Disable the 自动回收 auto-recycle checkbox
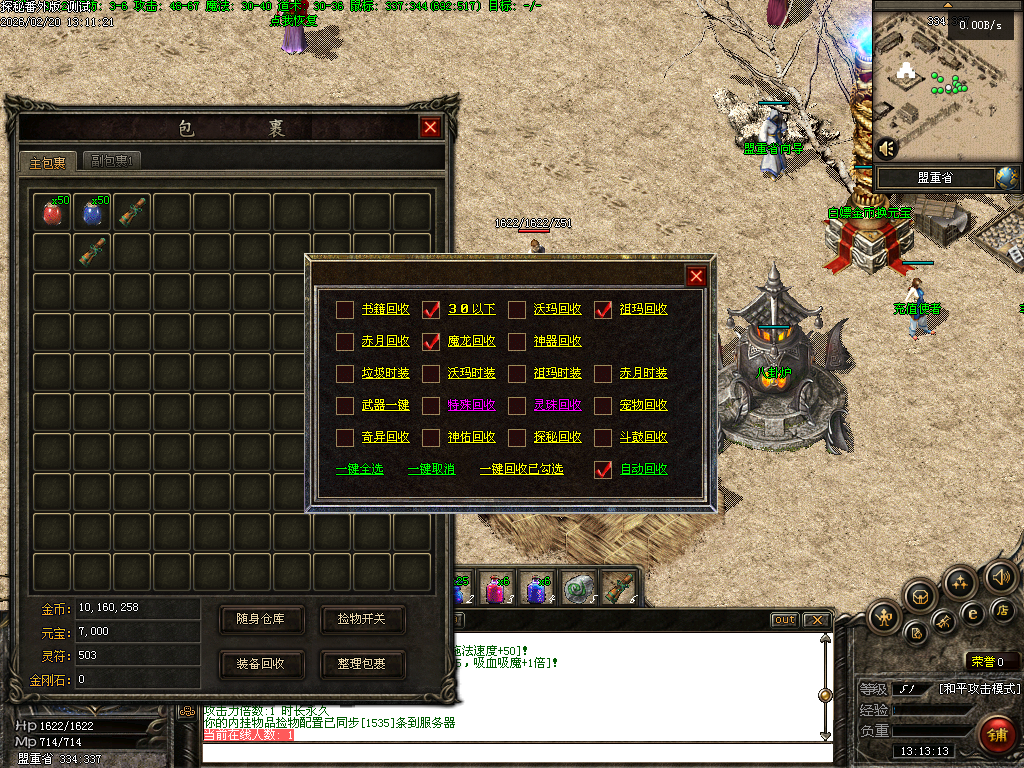 [x=603, y=469]
